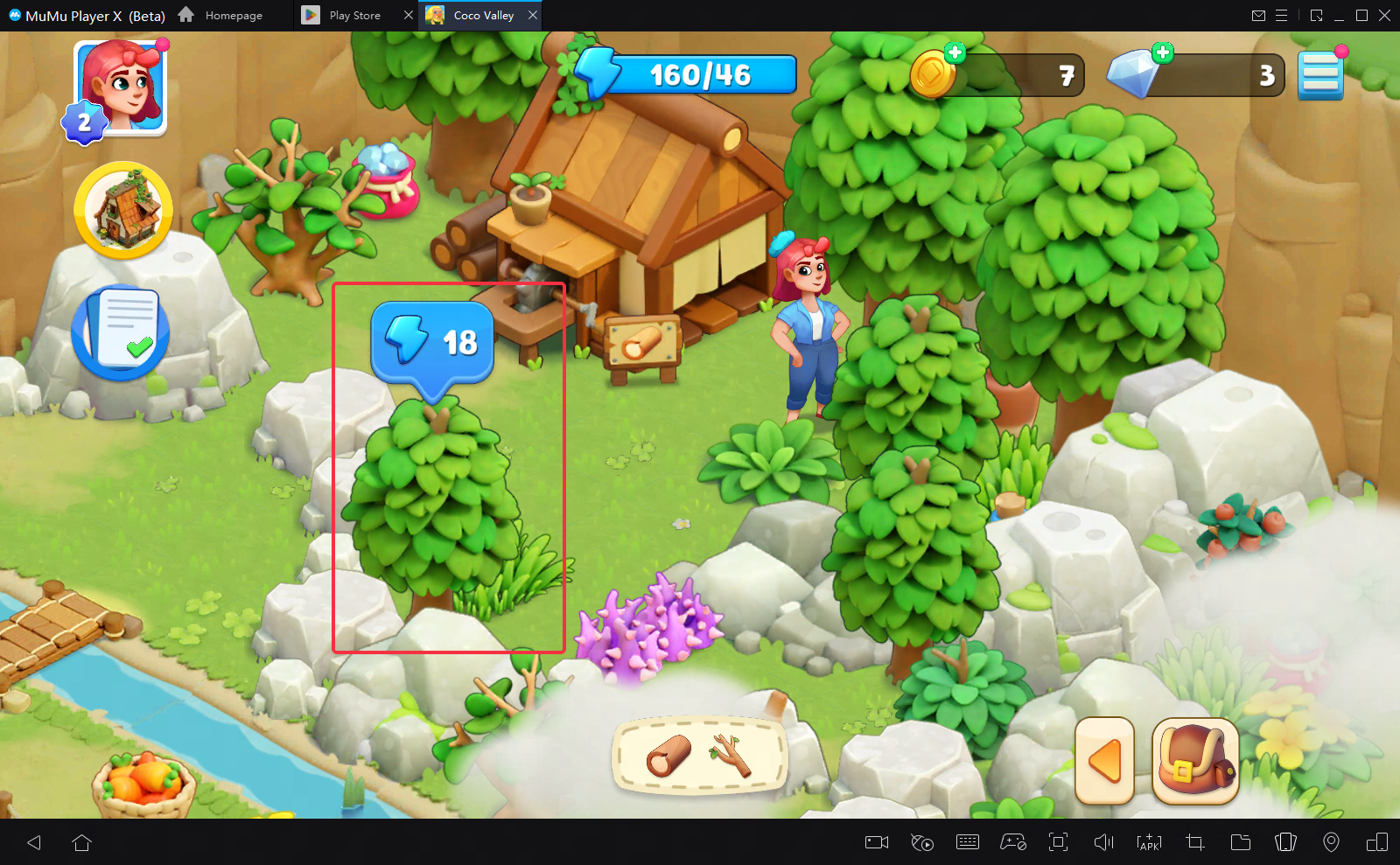Open the APK installer tool
This screenshot has height=865, width=1400.
(1148, 842)
